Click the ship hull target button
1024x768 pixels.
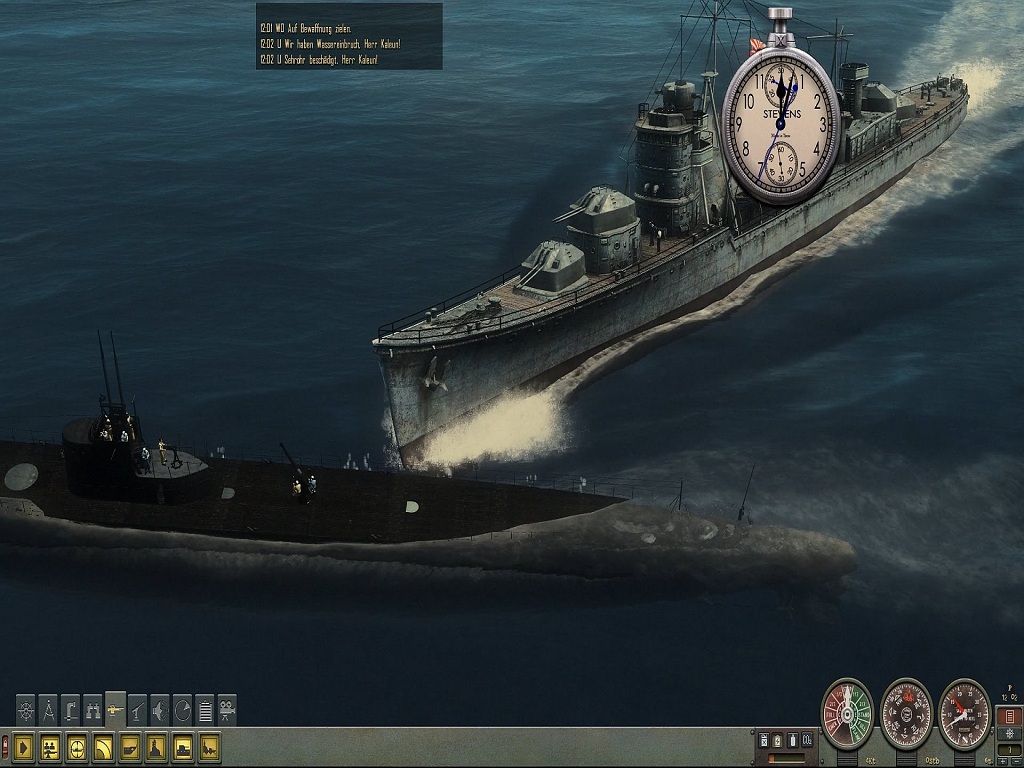click(x=129, y=747)
